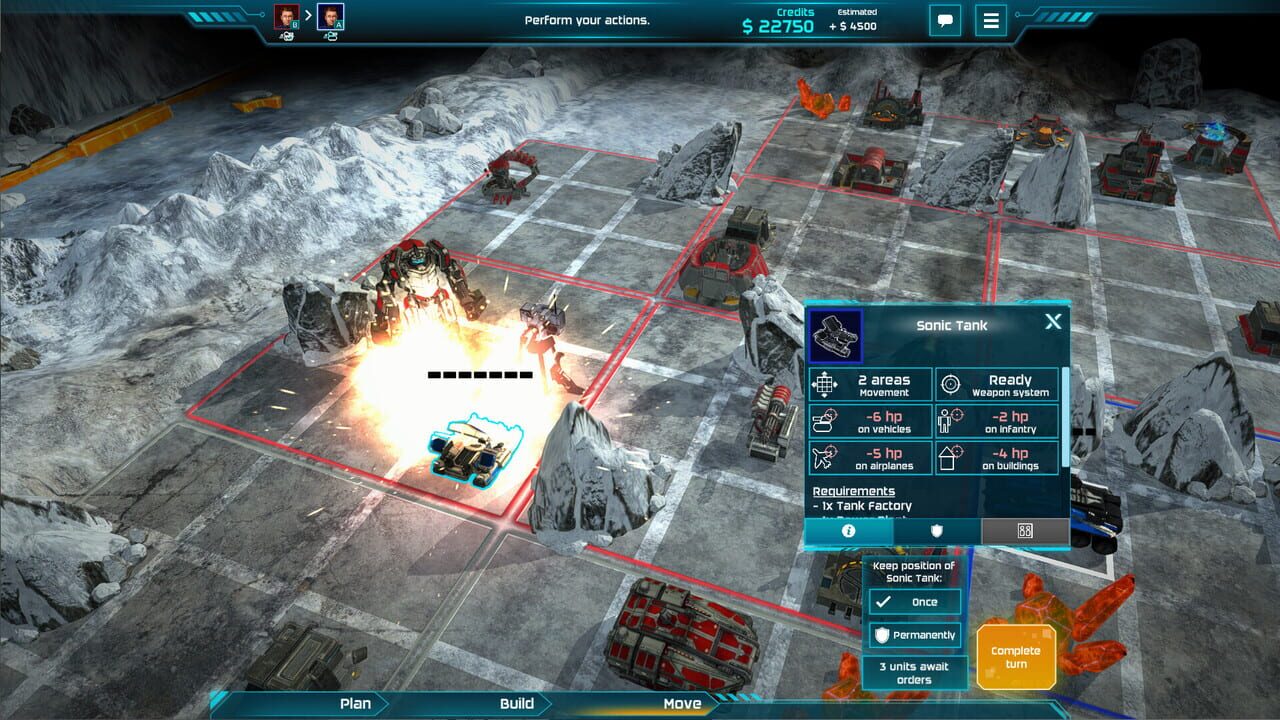Select the '-6 hp on vehicles' damage icon
Screen dimensions: 1280x720
point(826,421)
